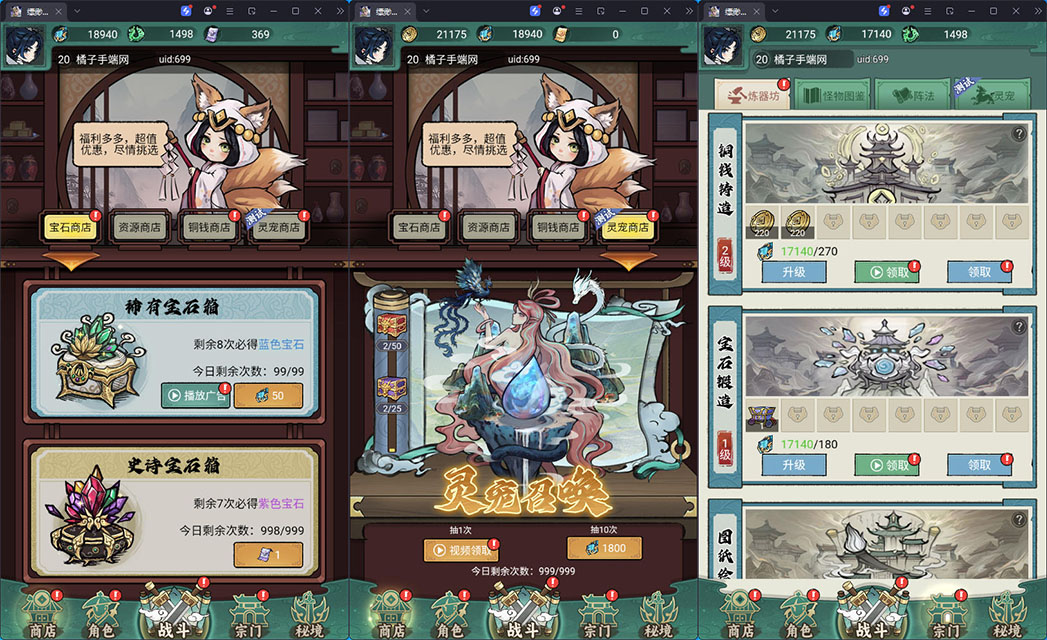Draw ten pets for 1800 gems
1047x640 pixels.
(x=603, y=548)
